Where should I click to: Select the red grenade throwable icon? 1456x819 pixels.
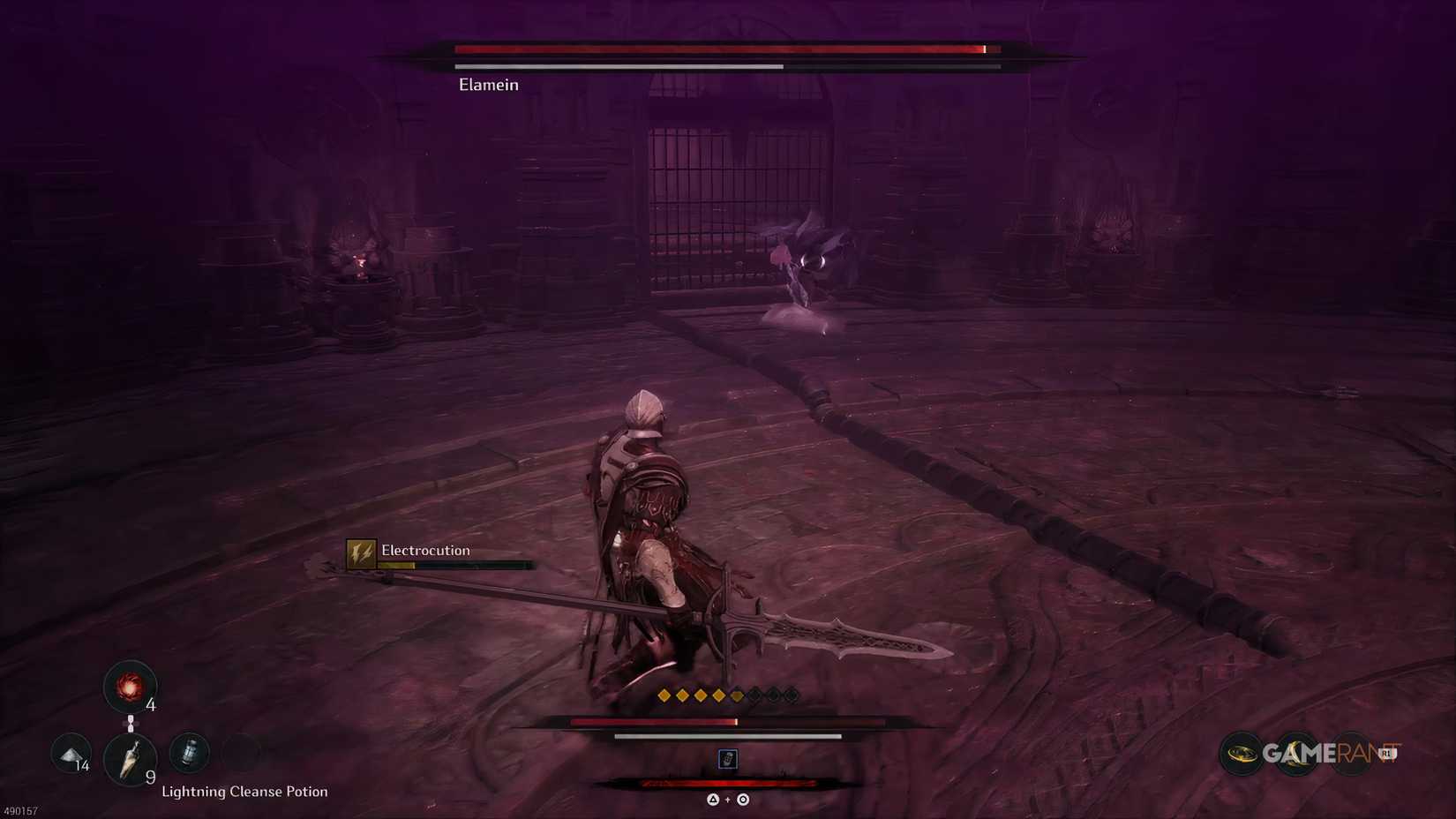(x=131, y=688)
